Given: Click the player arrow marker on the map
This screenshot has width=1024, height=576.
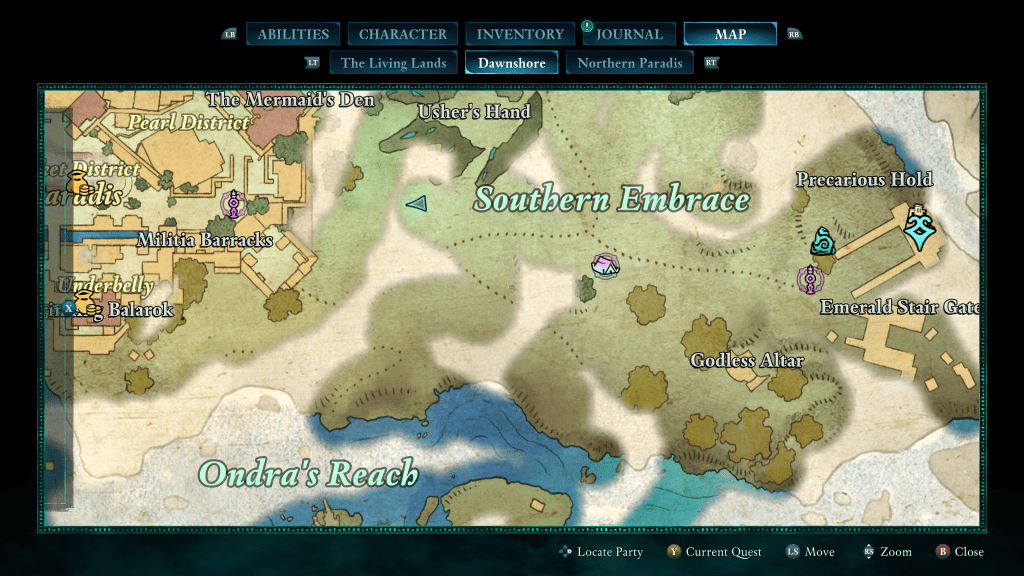Looking at the screenshot, I should pos(416,203).
